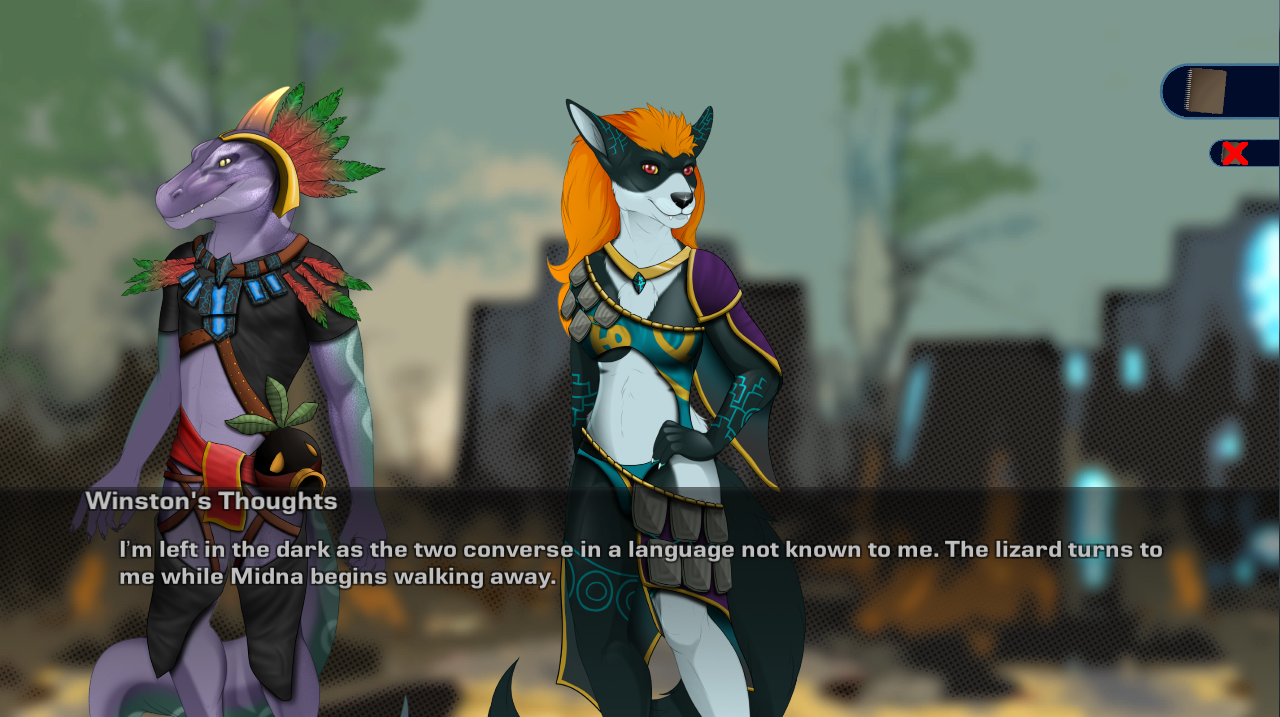Click the red X notebook toggle
This screenshot has width=1280, height=717.
coord(1235,153)
